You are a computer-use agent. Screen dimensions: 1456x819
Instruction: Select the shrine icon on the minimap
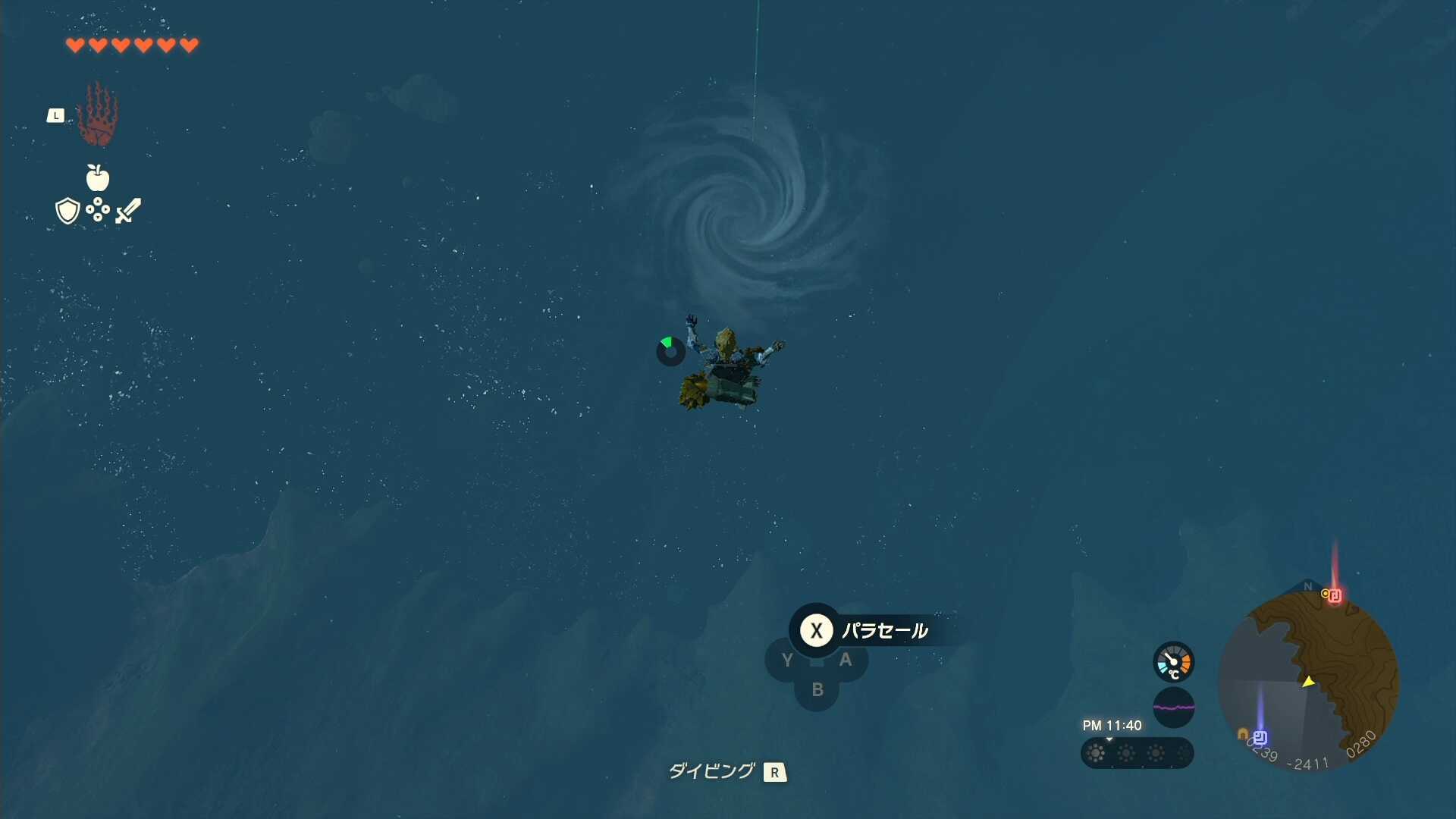click(1335, 597)
